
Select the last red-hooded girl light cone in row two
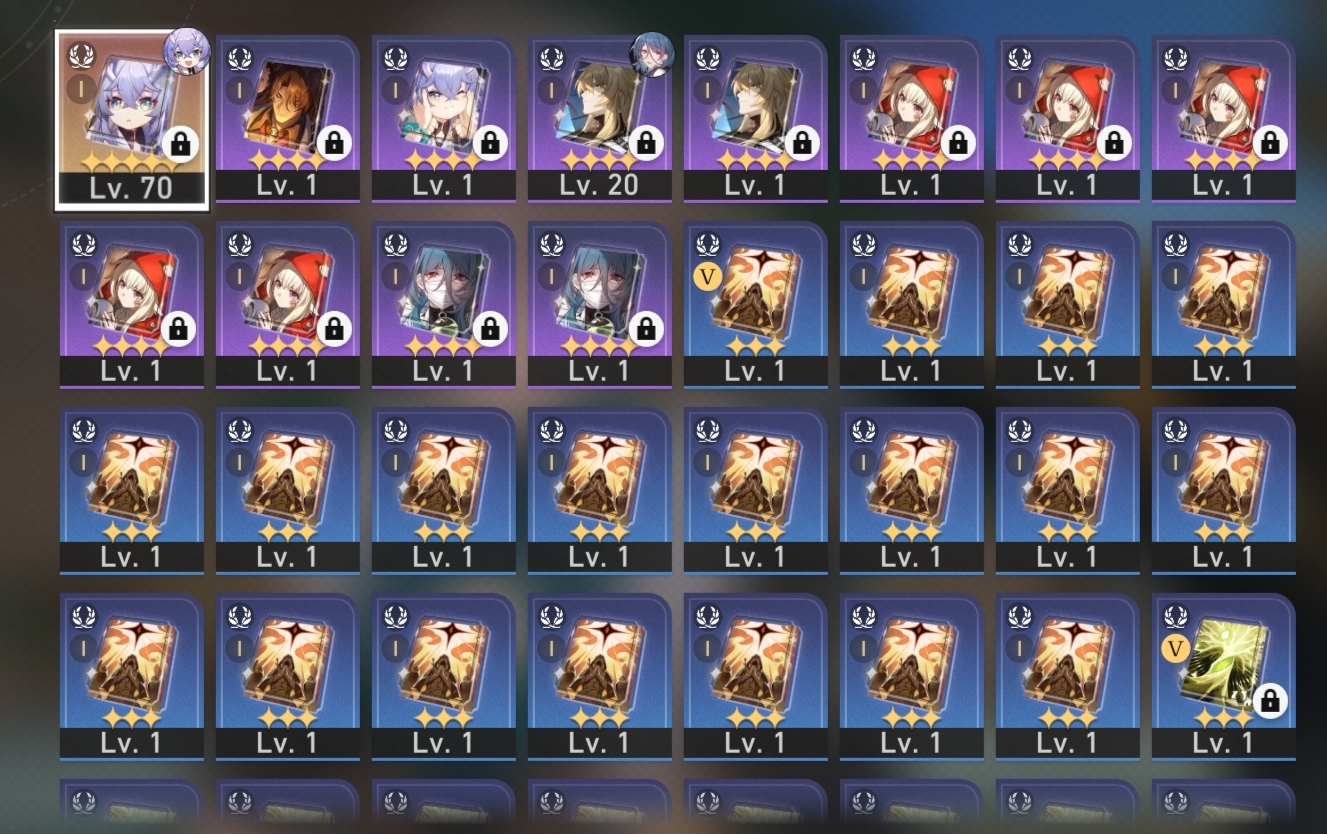[x=288, y=300]
